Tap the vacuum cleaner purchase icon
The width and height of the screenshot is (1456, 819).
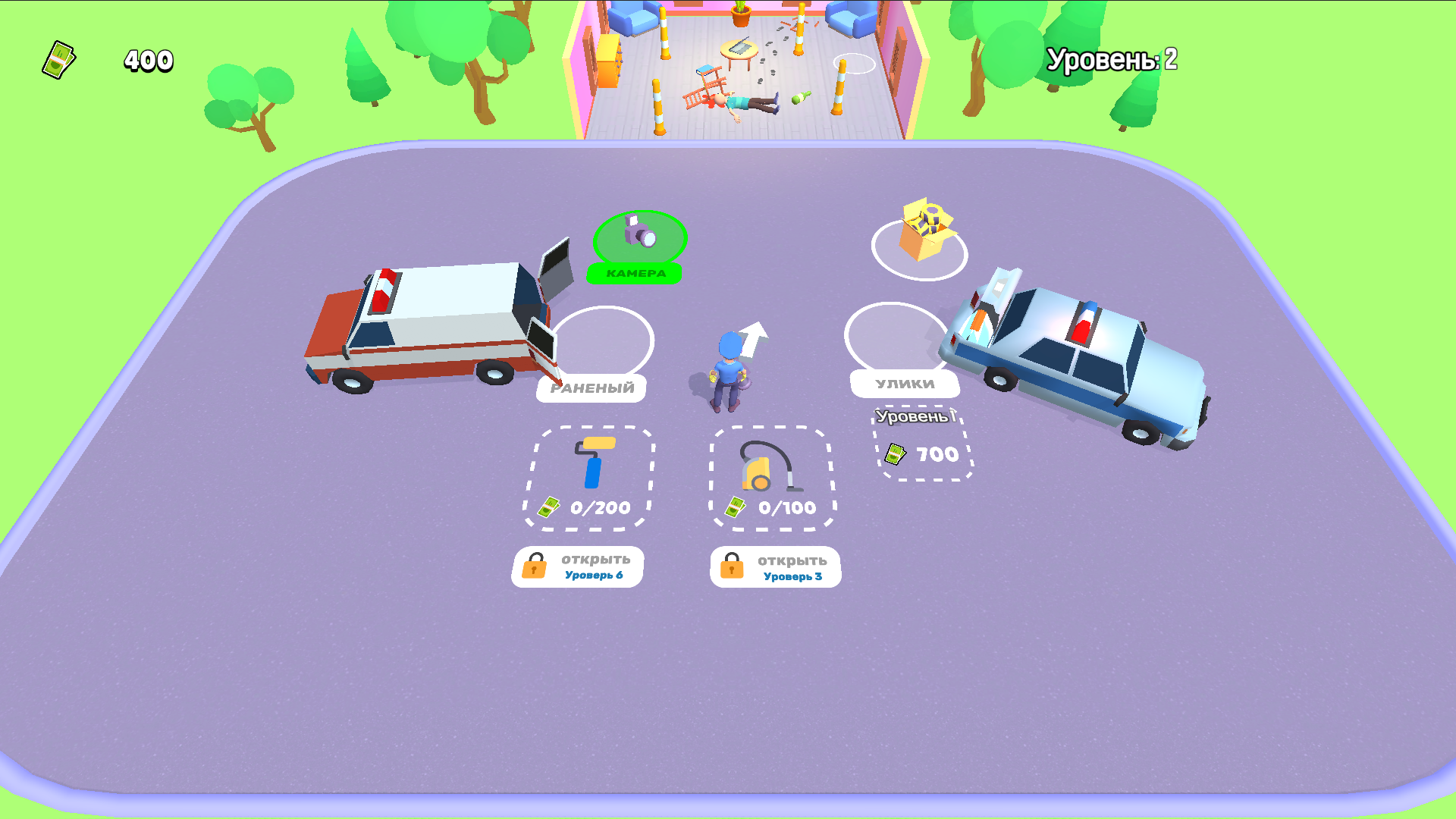pyautogui.click(x=772, y=469)
